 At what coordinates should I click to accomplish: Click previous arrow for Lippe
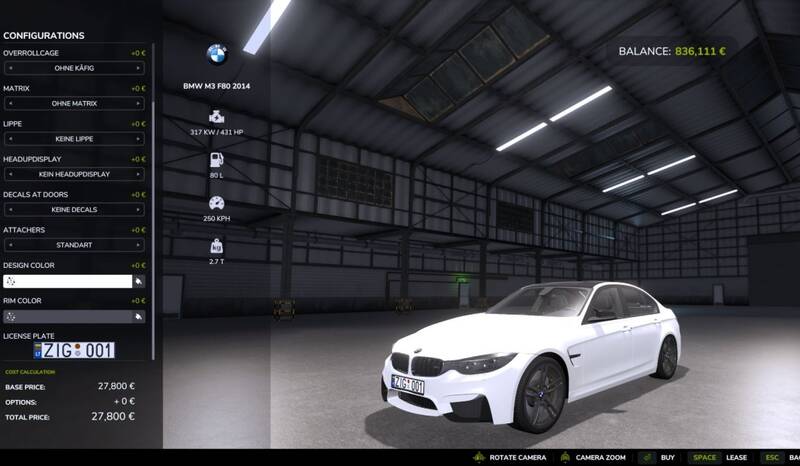(10, 139)
